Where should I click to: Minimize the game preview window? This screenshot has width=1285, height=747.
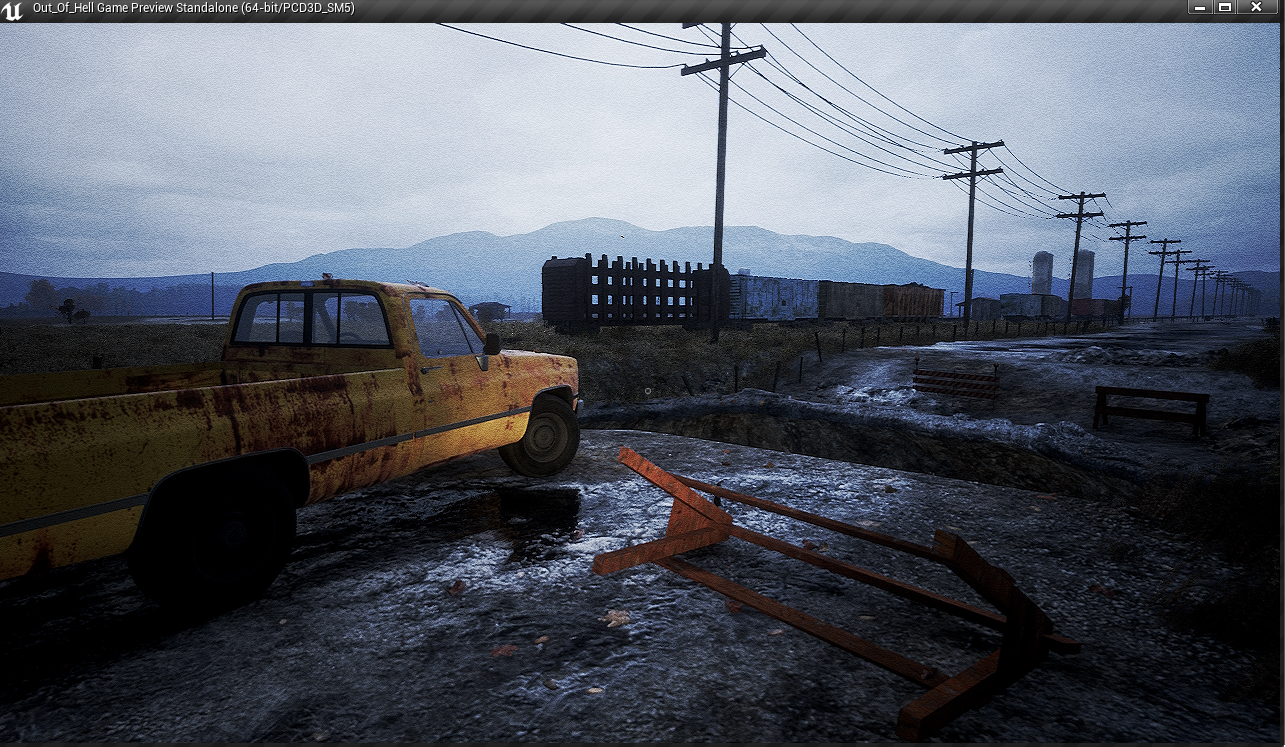pos(1200,7)
